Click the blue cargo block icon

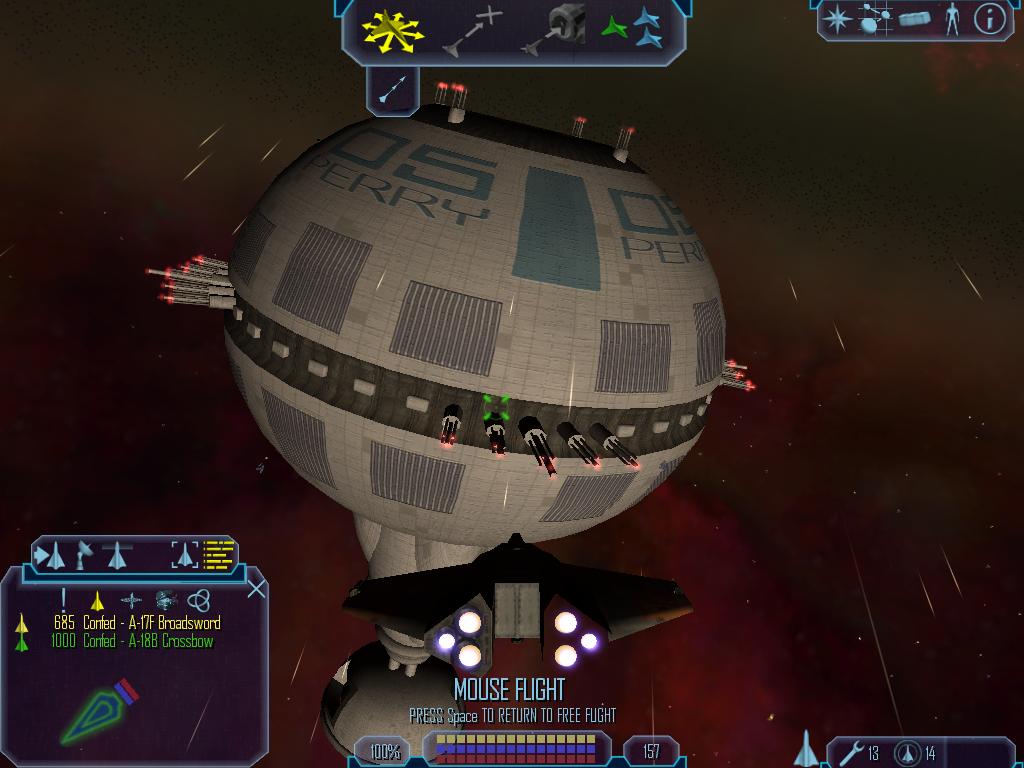914,19
